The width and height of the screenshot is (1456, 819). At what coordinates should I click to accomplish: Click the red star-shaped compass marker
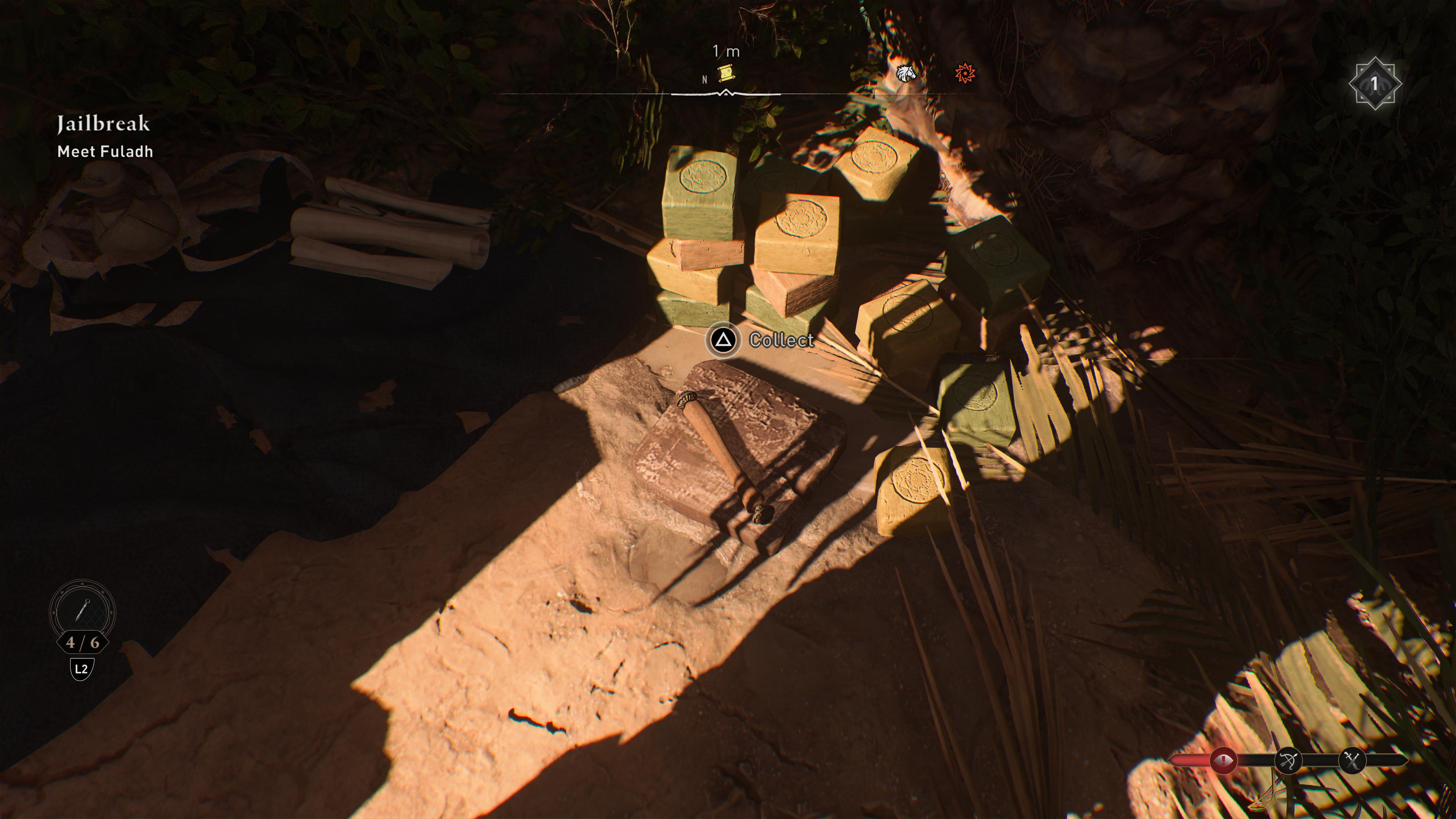pyautogui.click(x=965, y=73)
